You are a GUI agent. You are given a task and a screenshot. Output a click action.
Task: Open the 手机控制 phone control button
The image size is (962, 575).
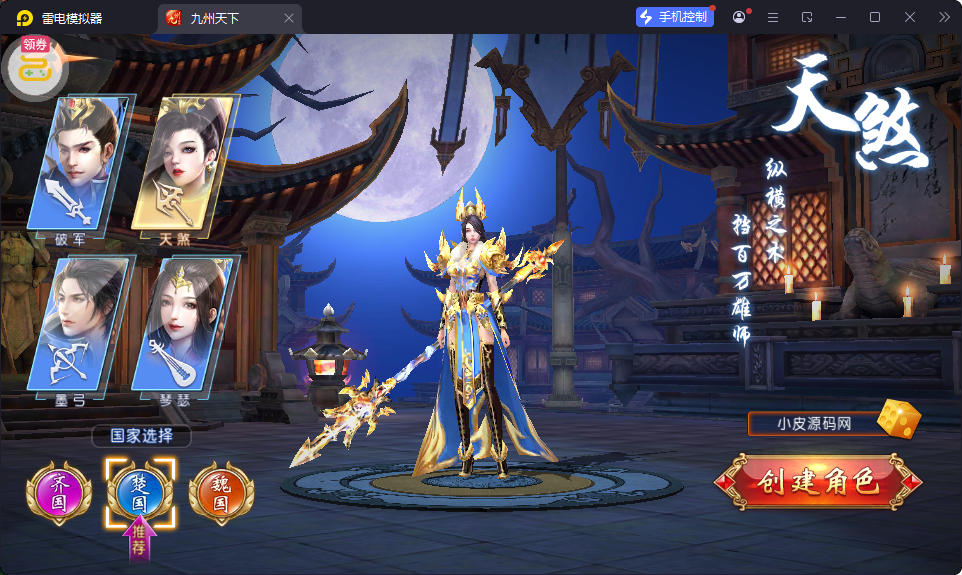click(x=674, y=17)
